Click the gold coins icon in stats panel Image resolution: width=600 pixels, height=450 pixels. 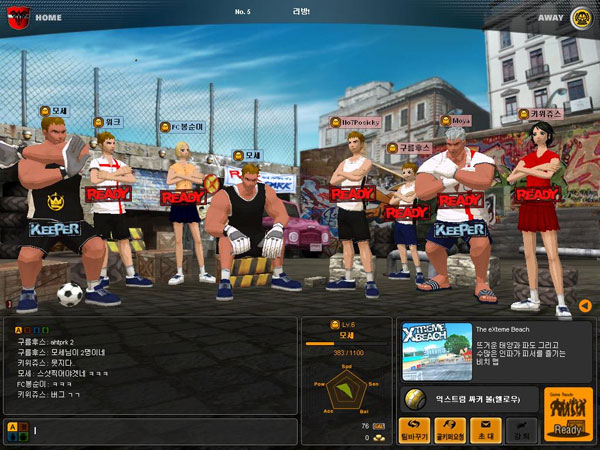381,437
